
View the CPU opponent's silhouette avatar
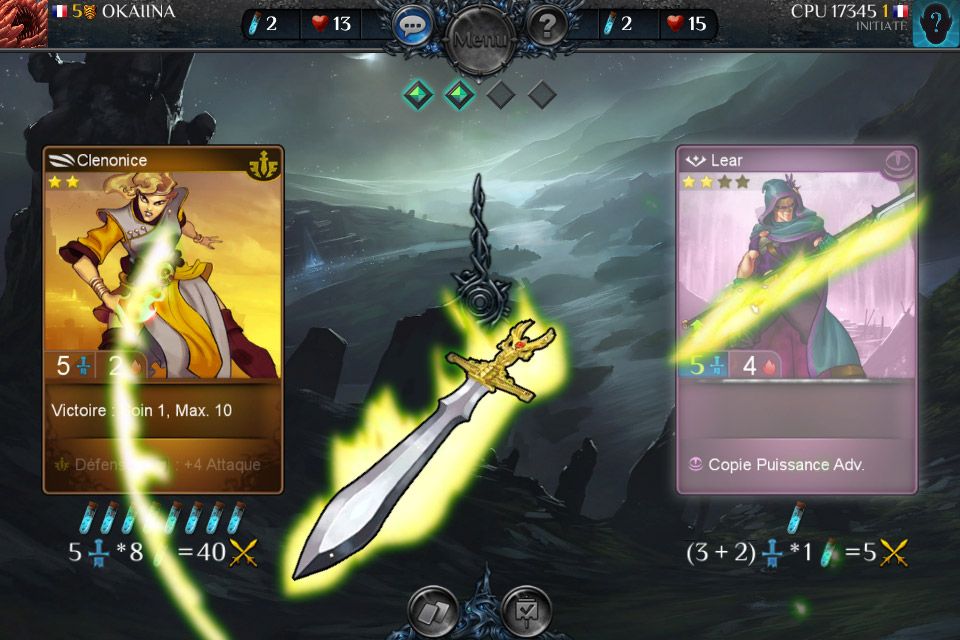[936, 23]
